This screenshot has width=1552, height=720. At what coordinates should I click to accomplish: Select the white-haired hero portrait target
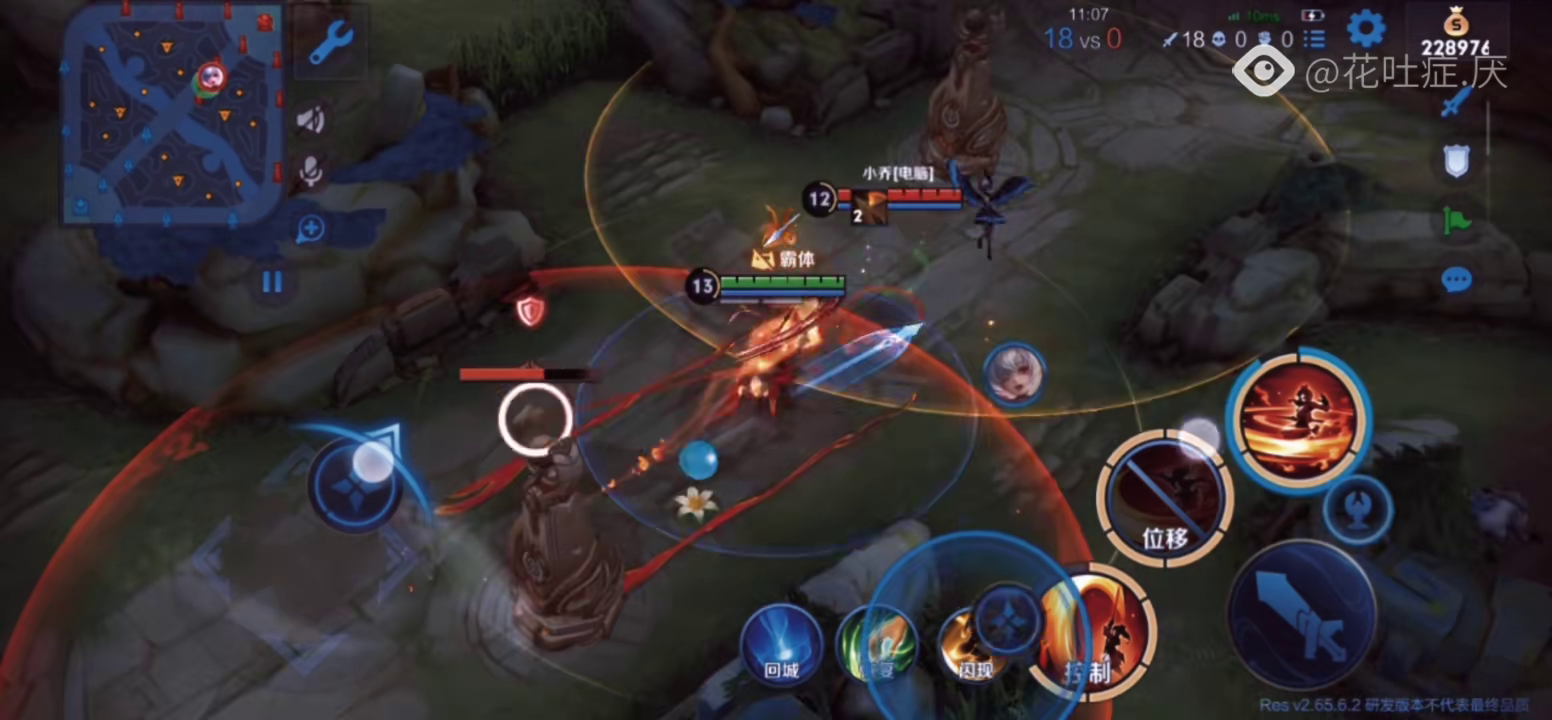pos(1014,374)
